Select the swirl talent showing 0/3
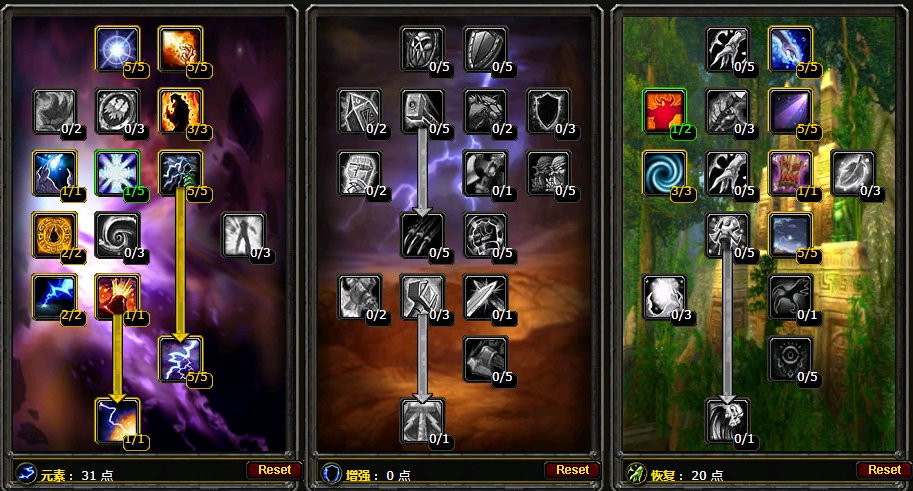The width and height of the screenshot is (913, 491). [x=117, y=234]
